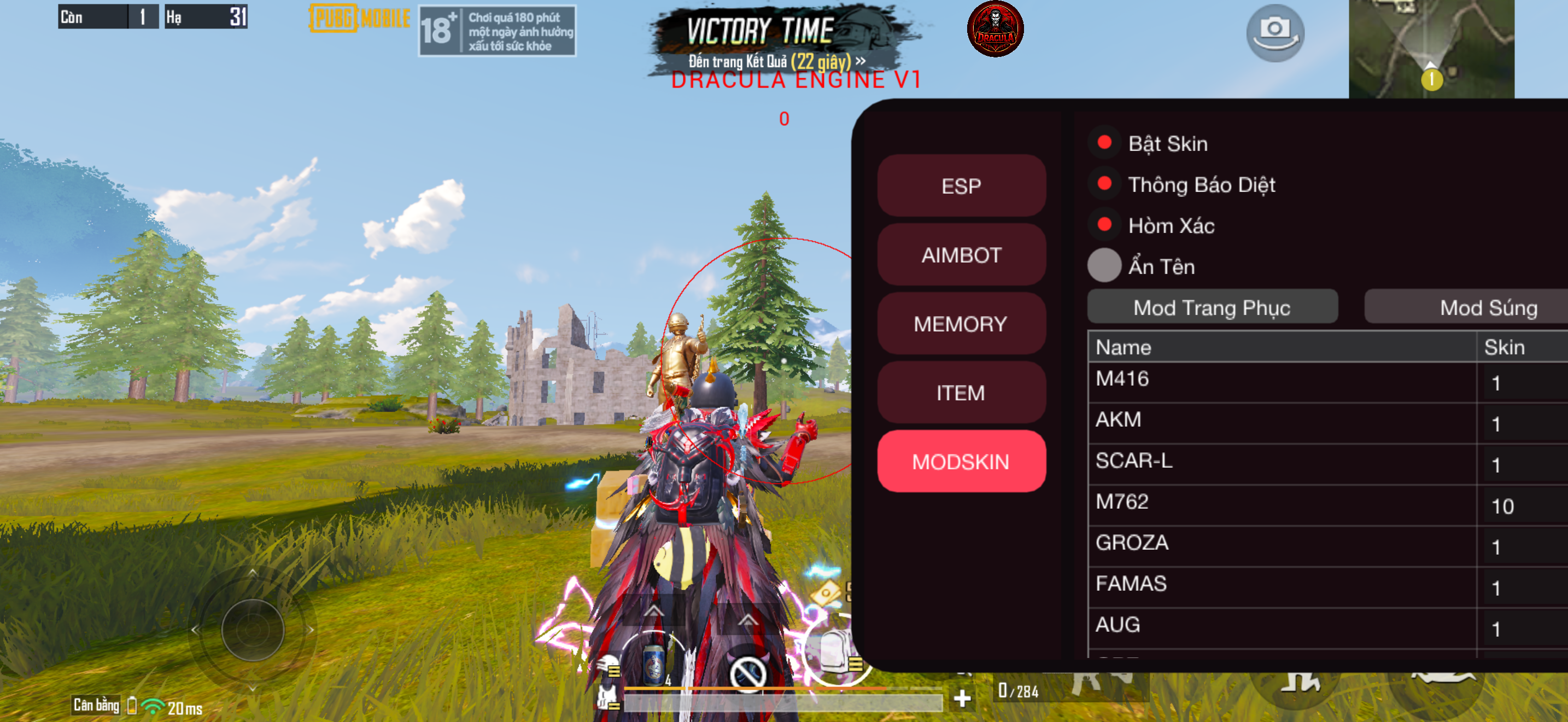
Task: Switch to the Mod Súng tab
Action: point(1488,307)
